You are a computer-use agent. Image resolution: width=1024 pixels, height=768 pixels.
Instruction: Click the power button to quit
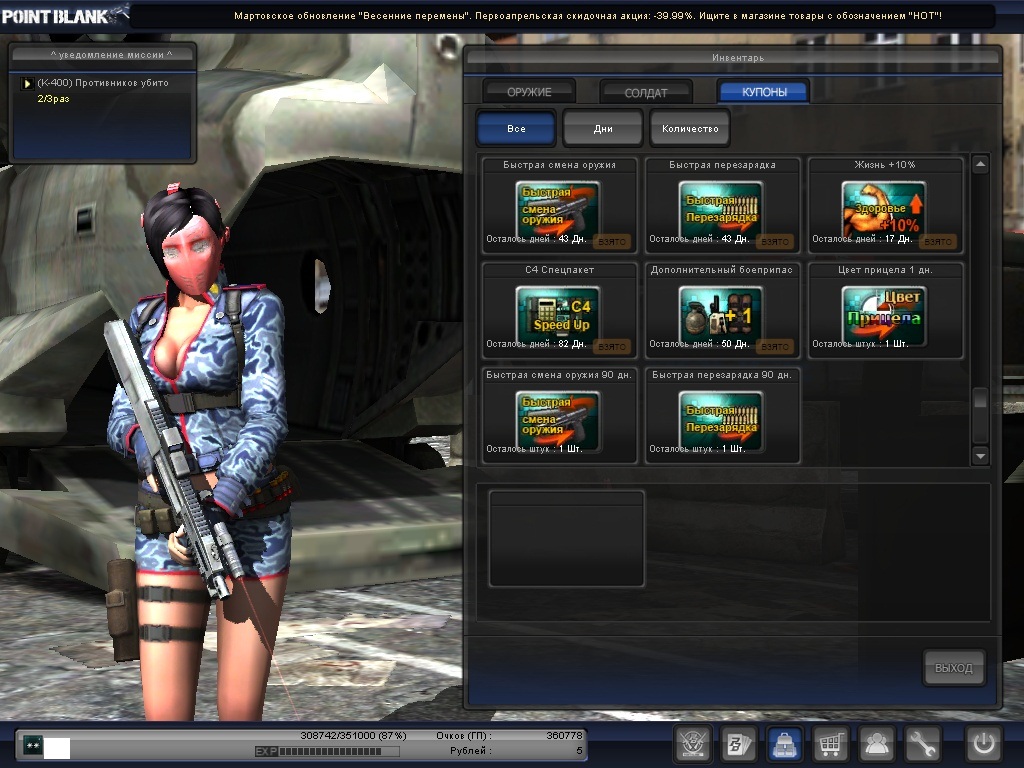[x=983, y=744]
